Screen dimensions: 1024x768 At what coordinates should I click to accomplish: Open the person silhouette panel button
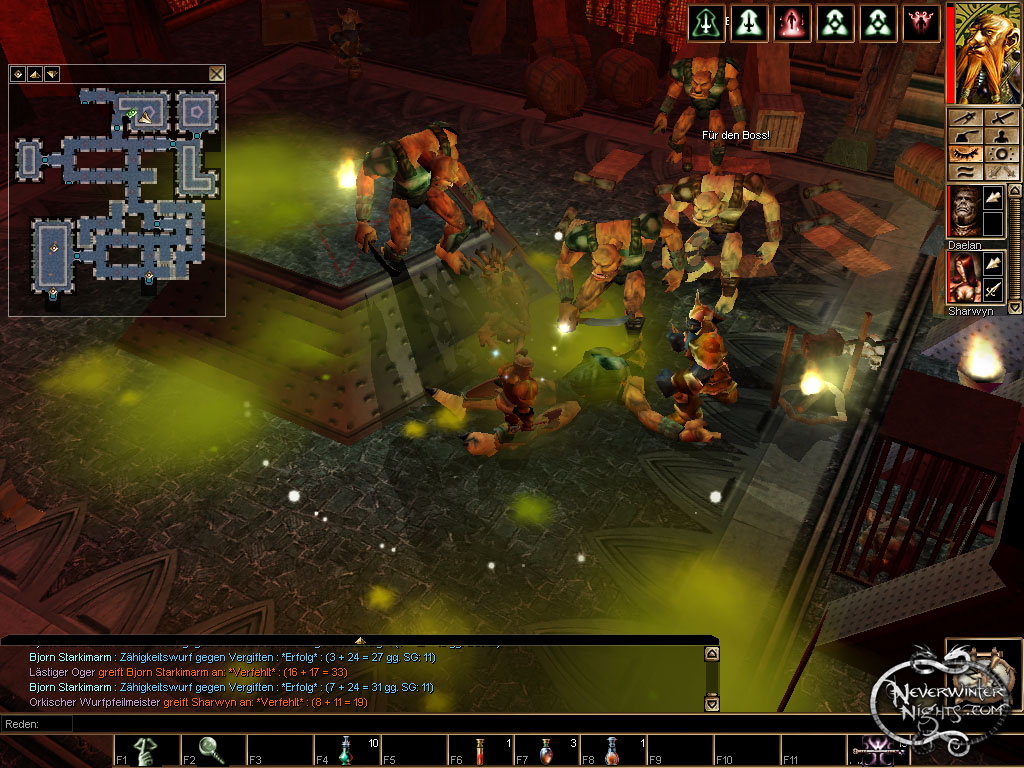[1002, 135]
